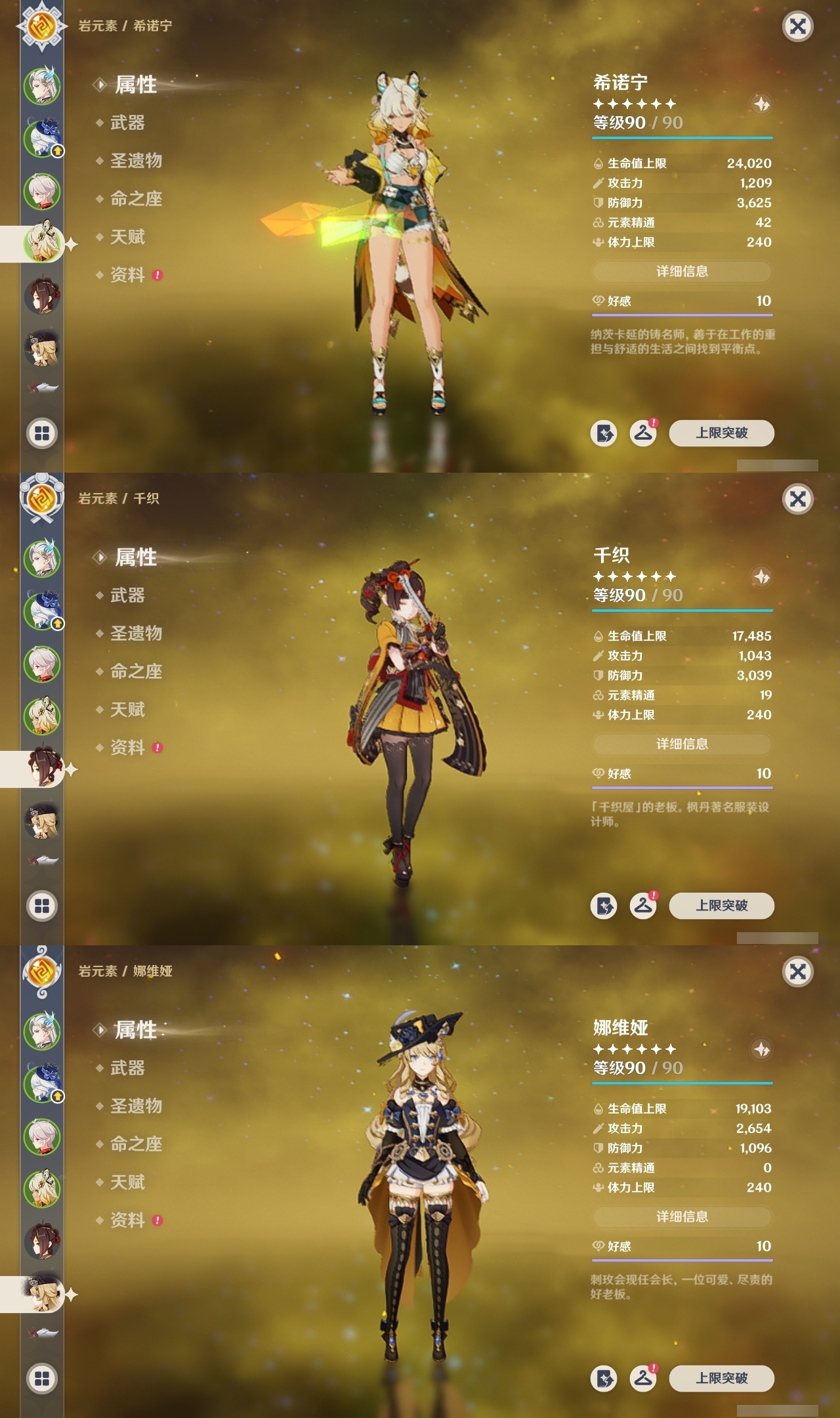Image resolution: width=840 pixels, height=1418 pixels.
Task: Switch to the 武器 weapon tab
Action: [x=127, y=123]
